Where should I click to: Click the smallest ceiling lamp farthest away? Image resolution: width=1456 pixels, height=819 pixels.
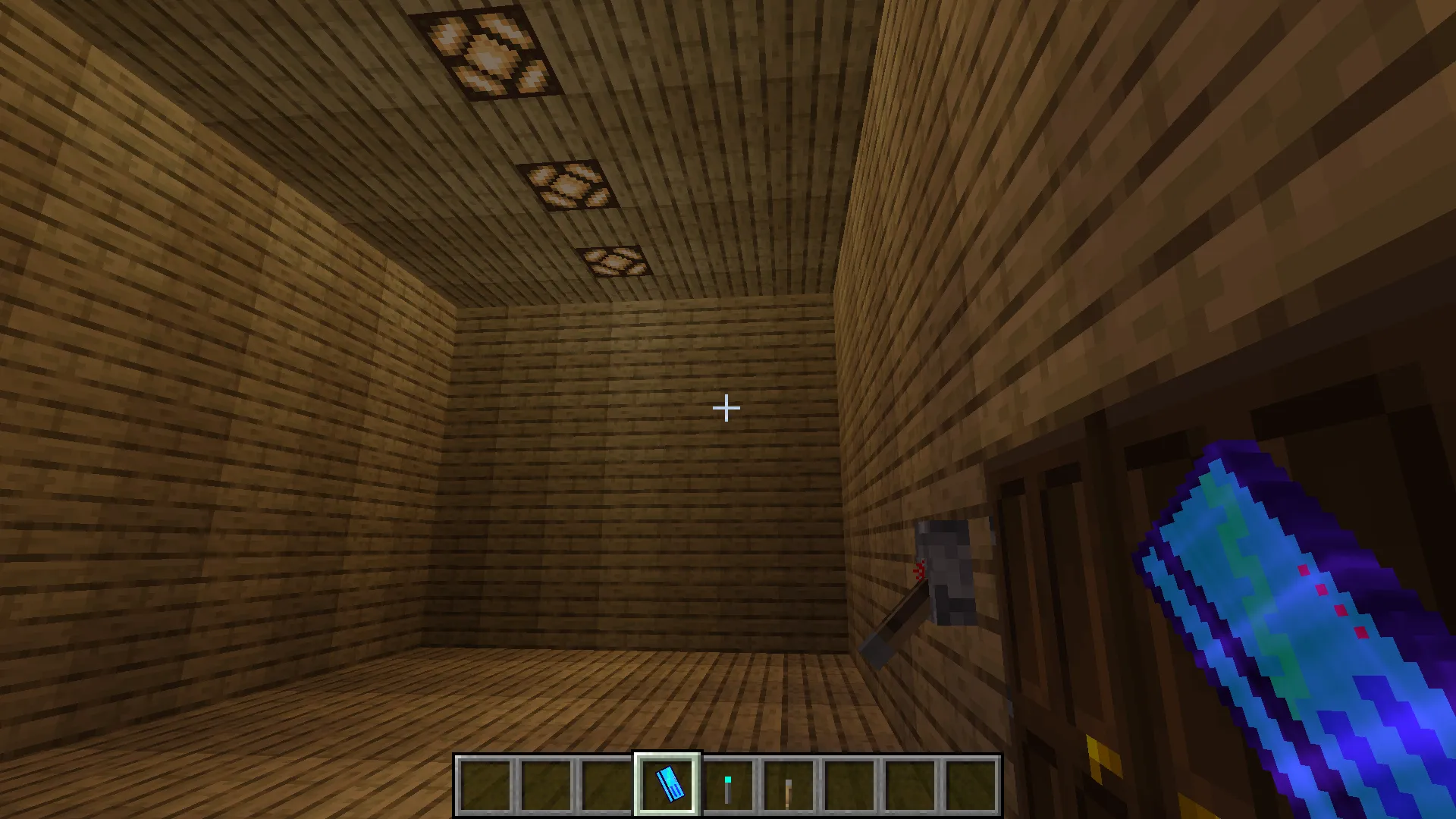pyautogui.click(x=616, y=262)
